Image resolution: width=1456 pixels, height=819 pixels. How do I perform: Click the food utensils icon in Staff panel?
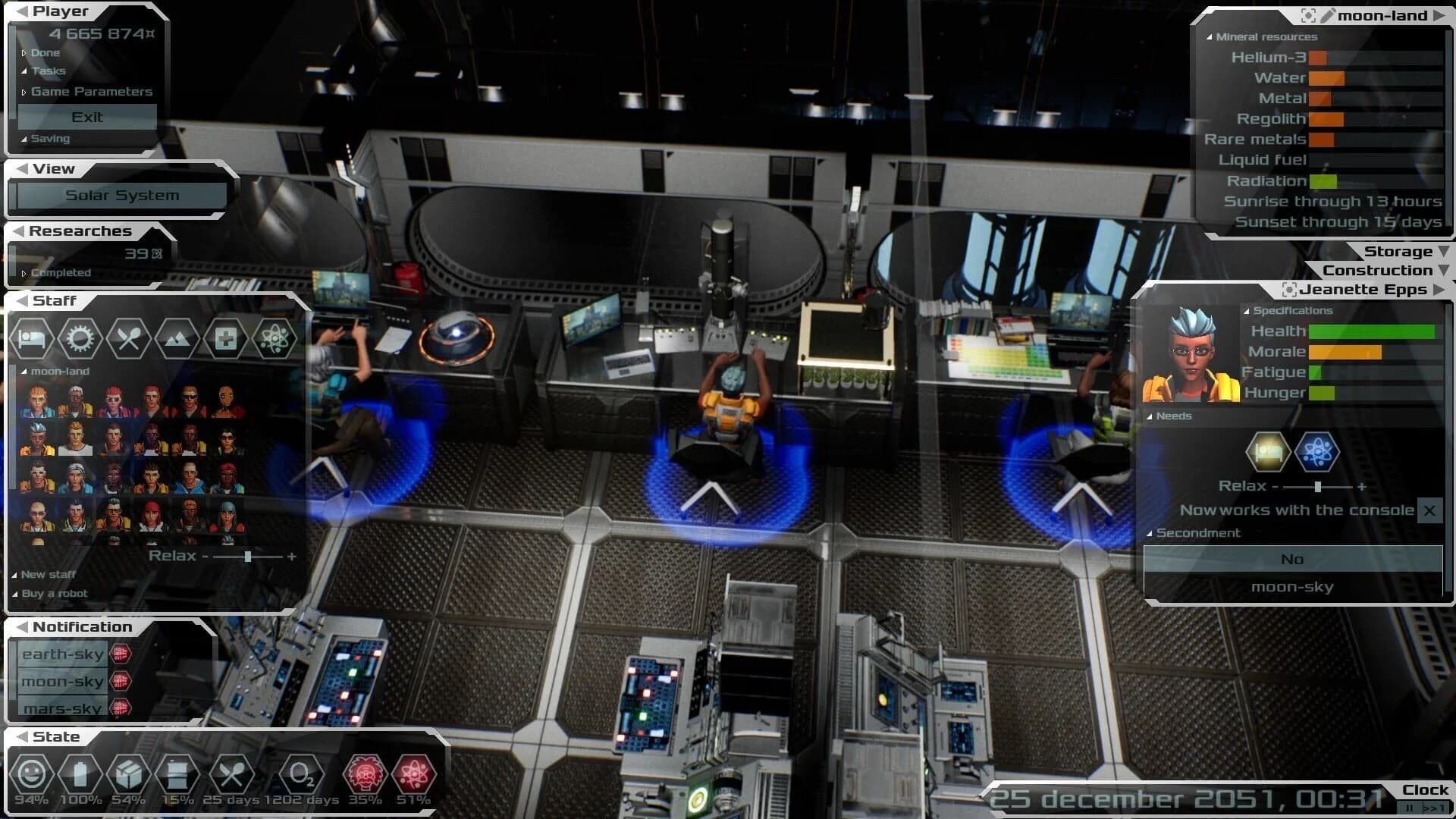point(129,338)
